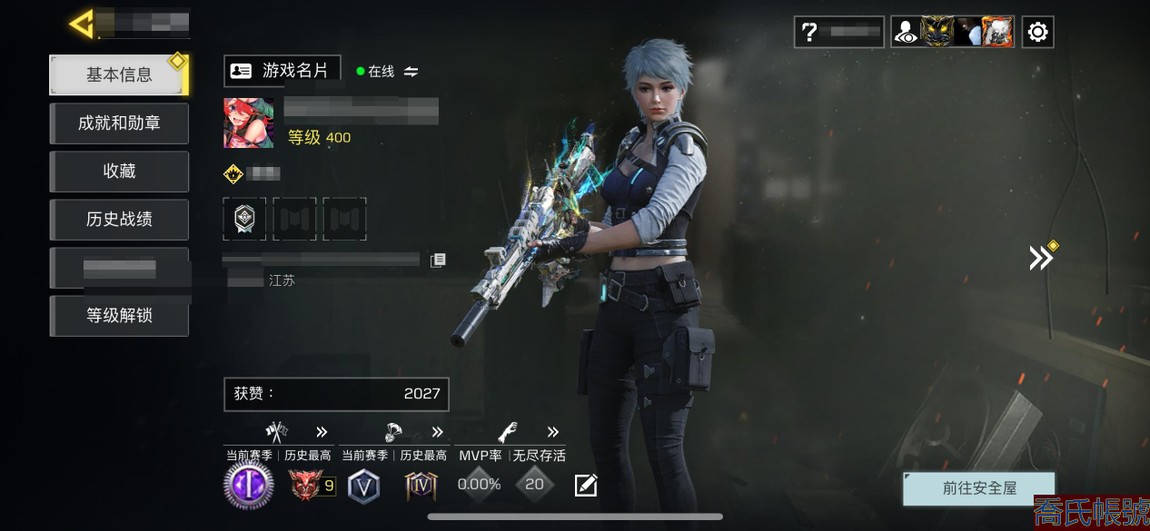
Task: Switch to the 基本信息 tab
Action: 119,75
